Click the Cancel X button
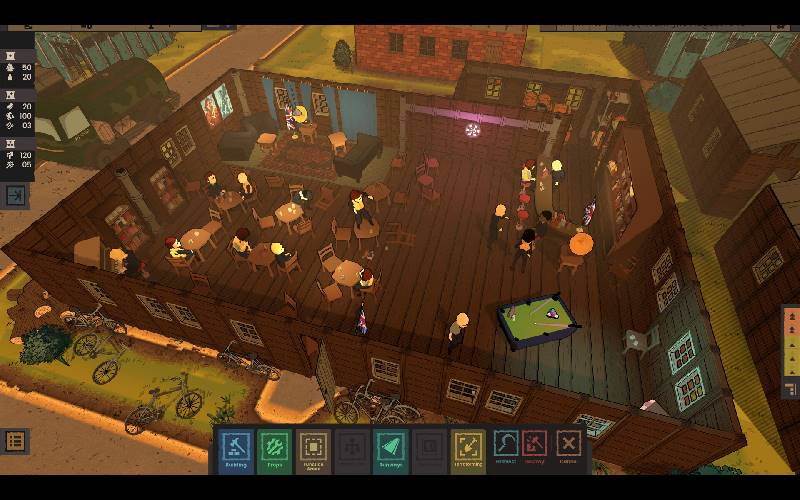This screenshot has height=500, width=800. coord(569,447)
